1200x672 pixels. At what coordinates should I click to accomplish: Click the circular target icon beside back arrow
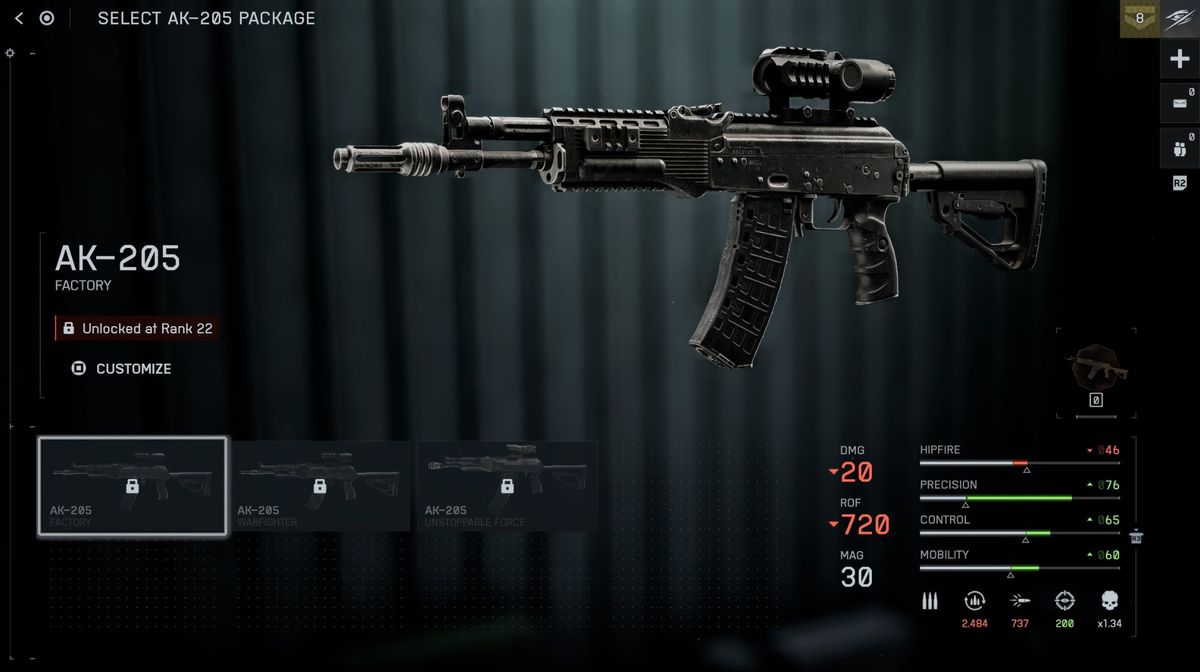[47, 18]
